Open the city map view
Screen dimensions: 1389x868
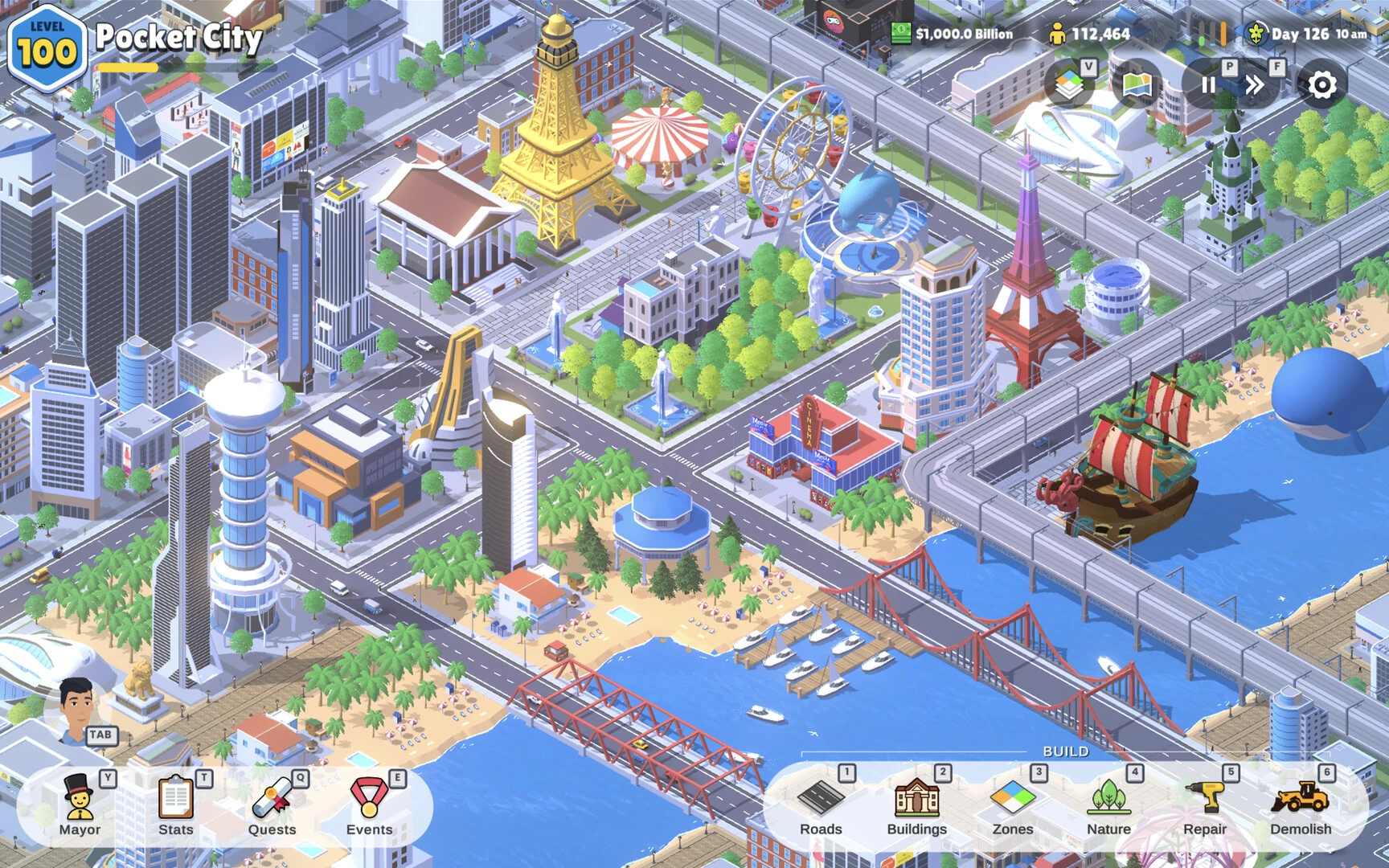(1137, 85)
